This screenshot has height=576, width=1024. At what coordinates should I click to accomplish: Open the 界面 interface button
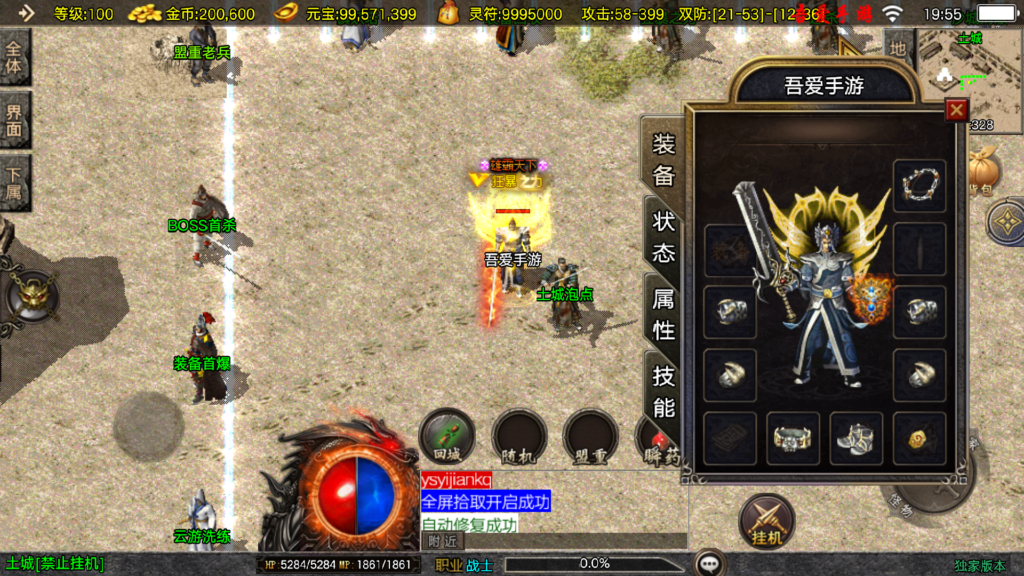[x=14, y=120]
